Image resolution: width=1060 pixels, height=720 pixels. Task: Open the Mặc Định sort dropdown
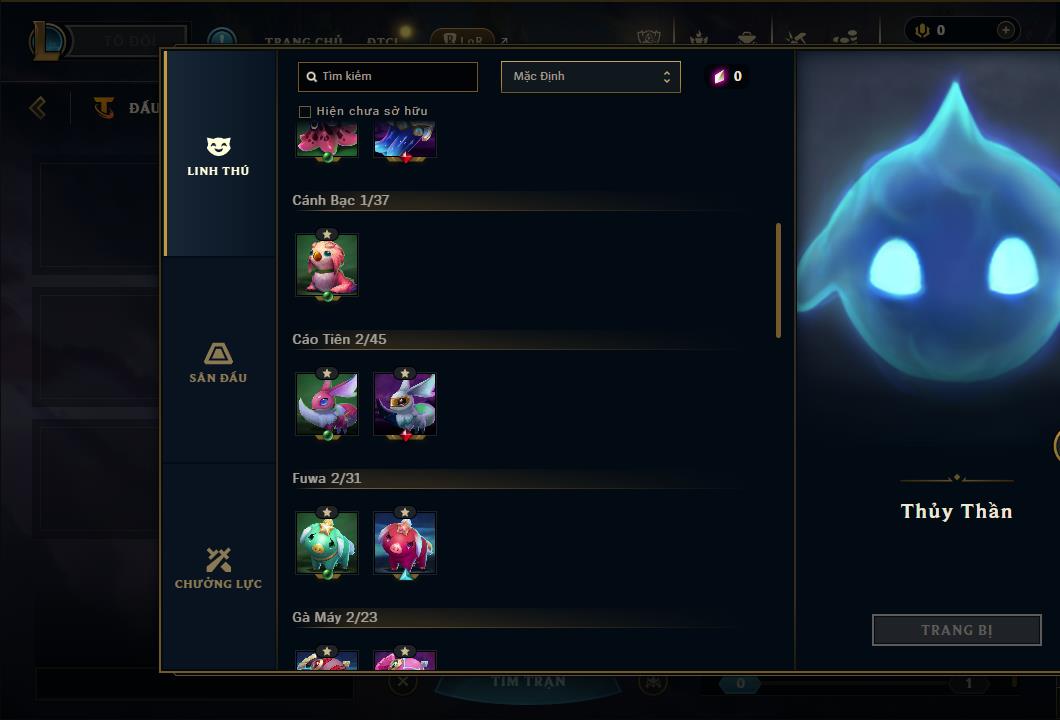[x=590, y=77]
